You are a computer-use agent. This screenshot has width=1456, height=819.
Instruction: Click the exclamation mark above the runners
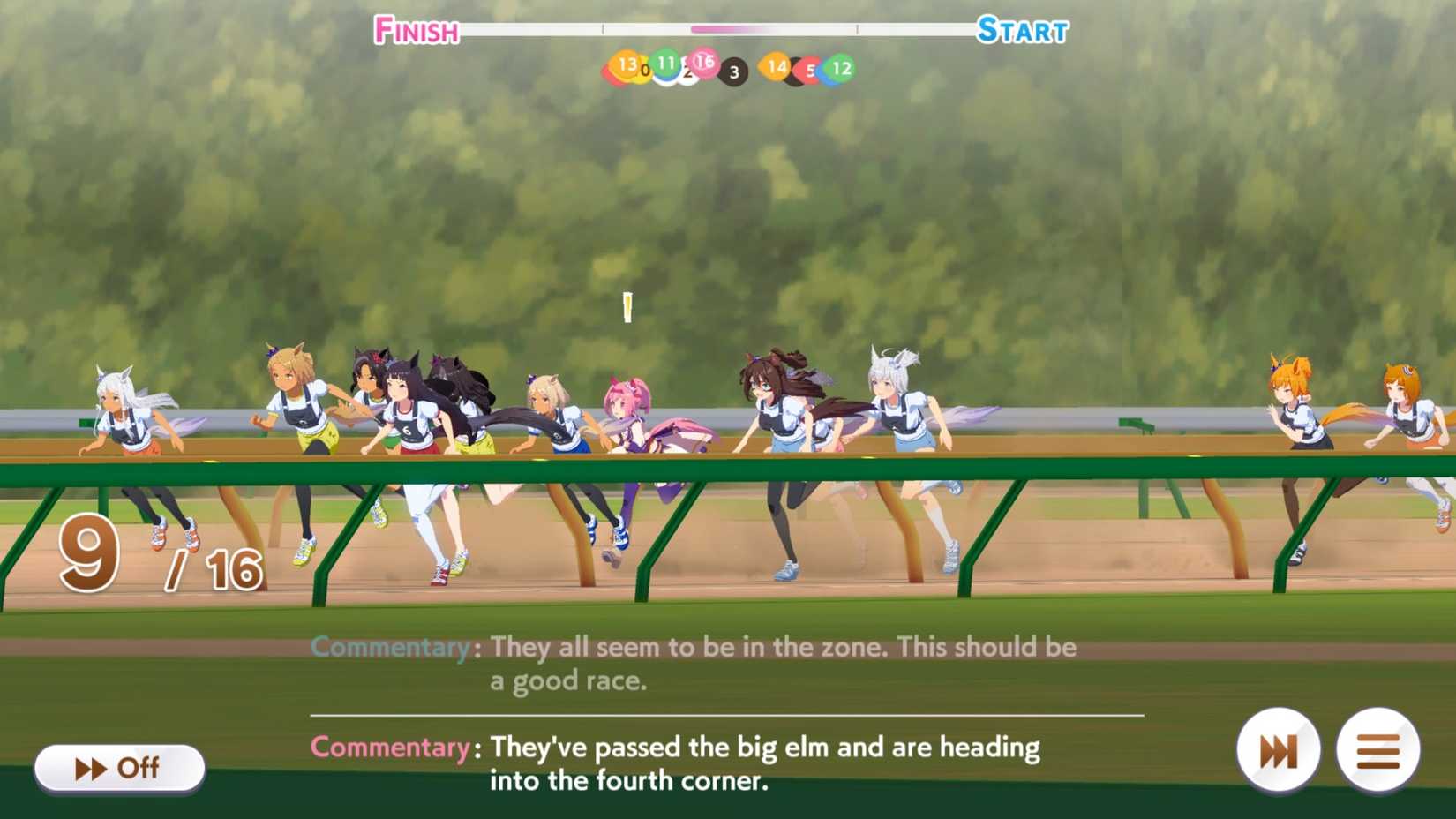coord(627,309)
